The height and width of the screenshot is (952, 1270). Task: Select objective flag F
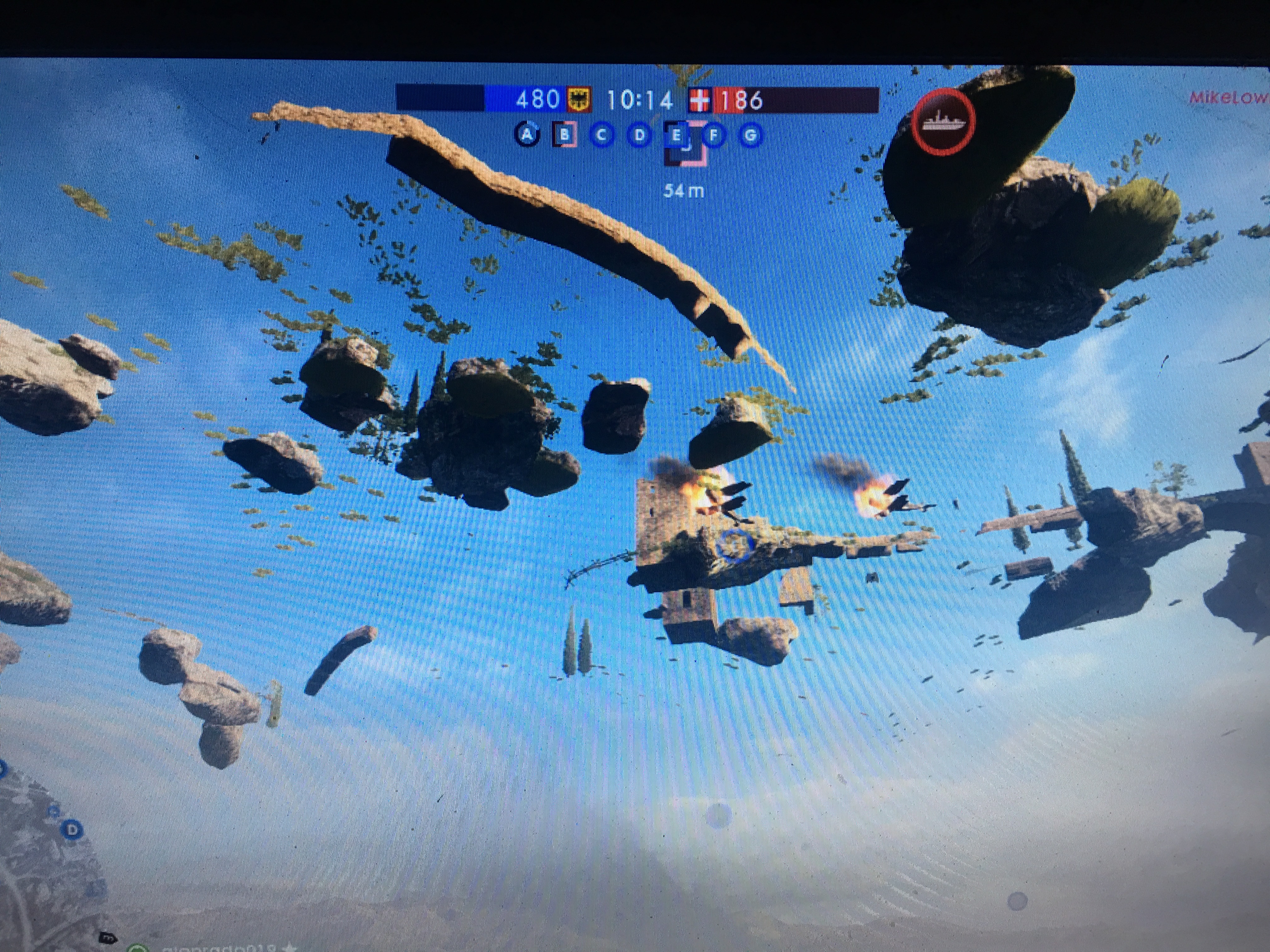[x=714, y=136]
